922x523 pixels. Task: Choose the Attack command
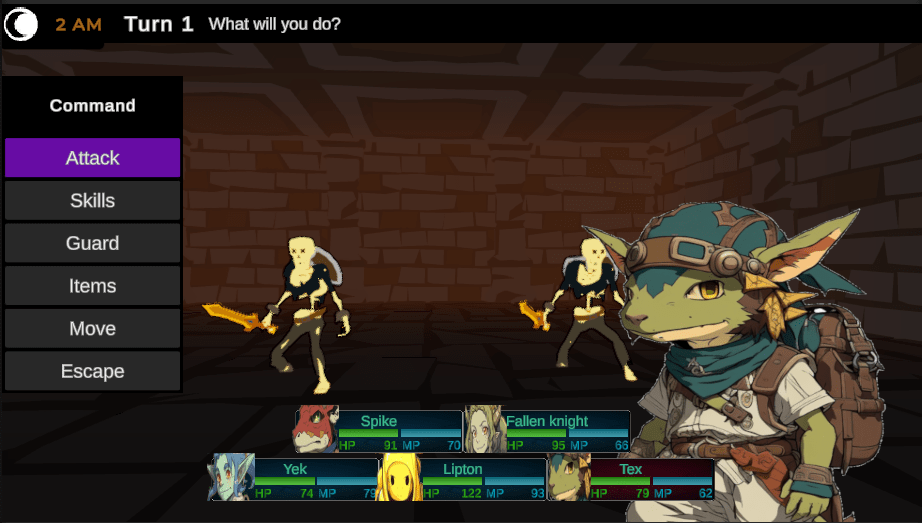(92, 158)
